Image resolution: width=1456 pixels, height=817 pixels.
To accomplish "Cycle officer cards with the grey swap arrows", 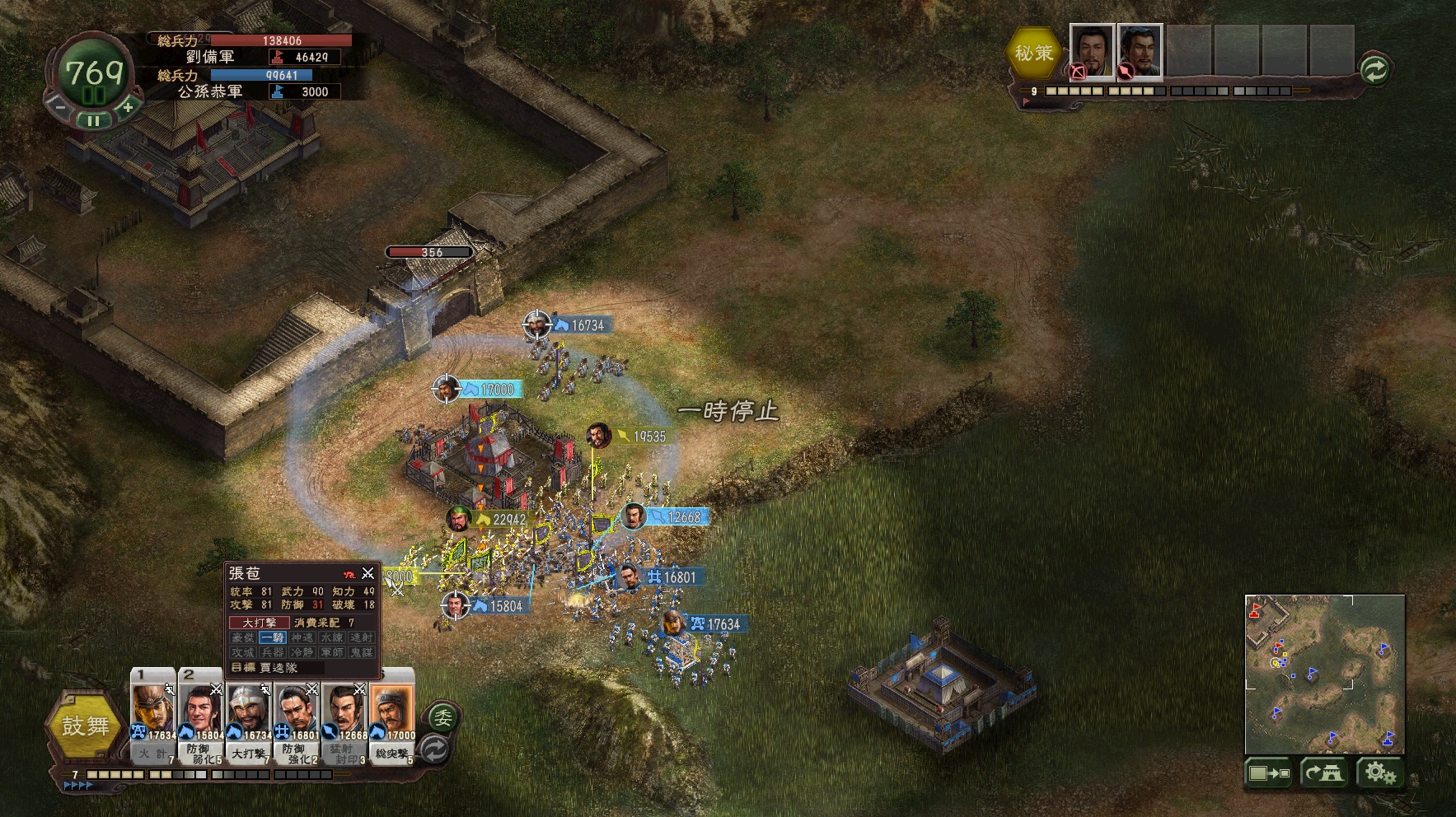I will [x=435, y=749].
